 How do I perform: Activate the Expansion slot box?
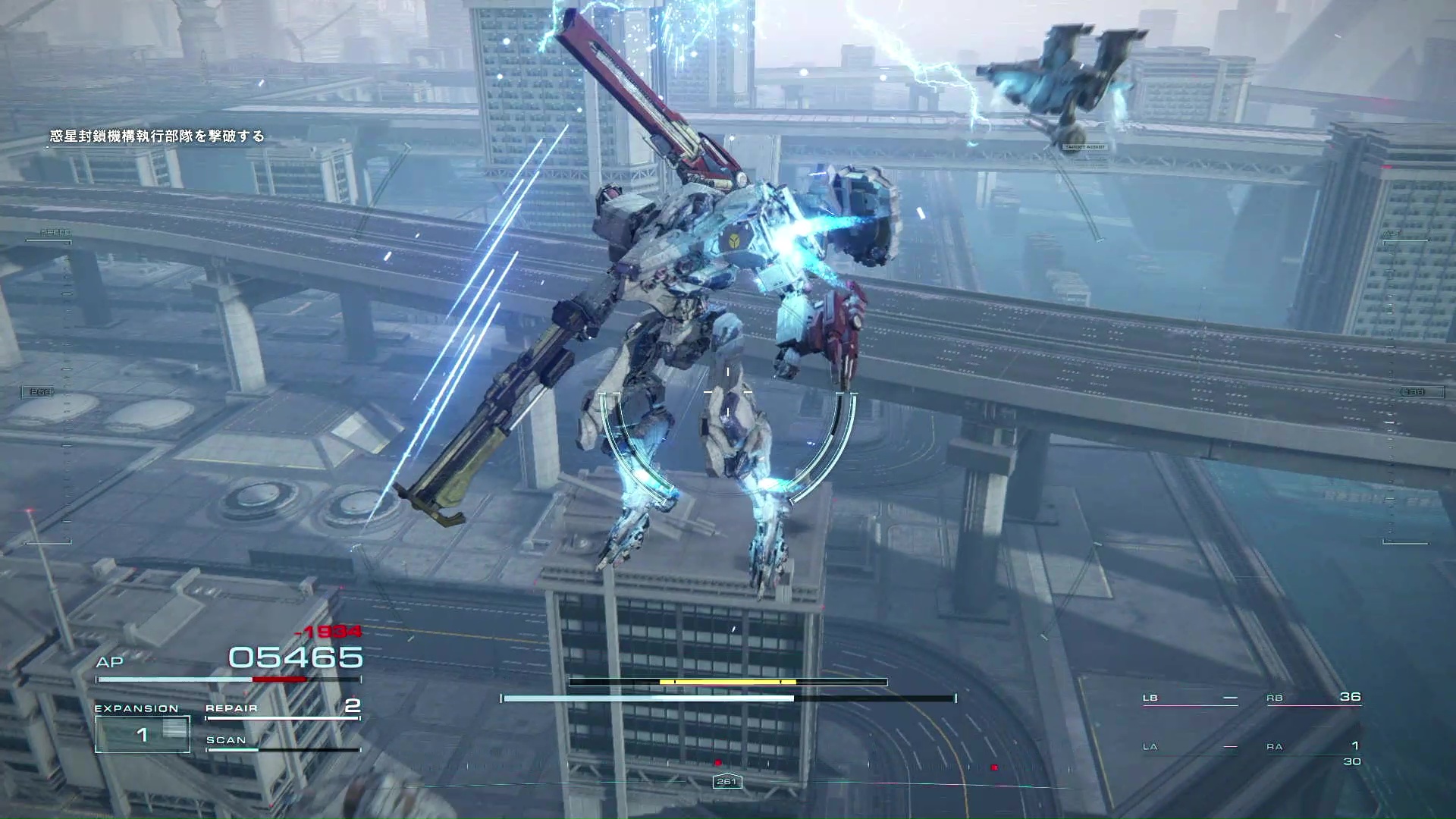pos(143,734)
